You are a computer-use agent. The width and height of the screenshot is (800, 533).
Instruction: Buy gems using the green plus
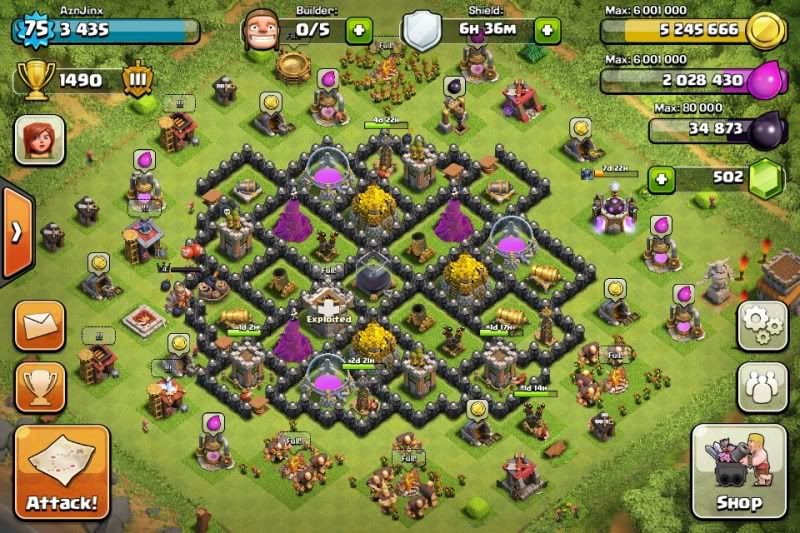[x=660, y=180]
